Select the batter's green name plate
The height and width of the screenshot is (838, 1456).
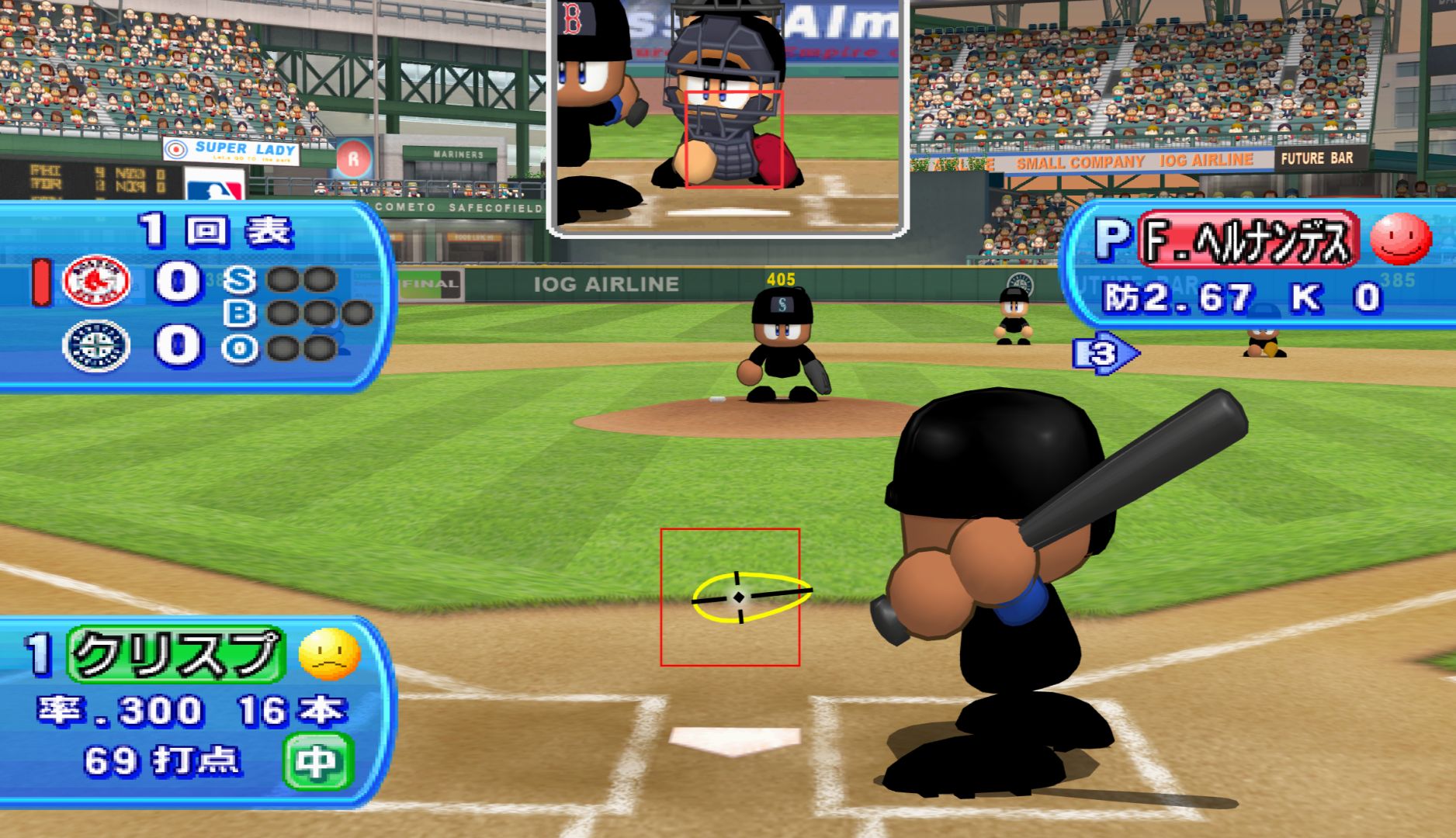tap(176, 654)
